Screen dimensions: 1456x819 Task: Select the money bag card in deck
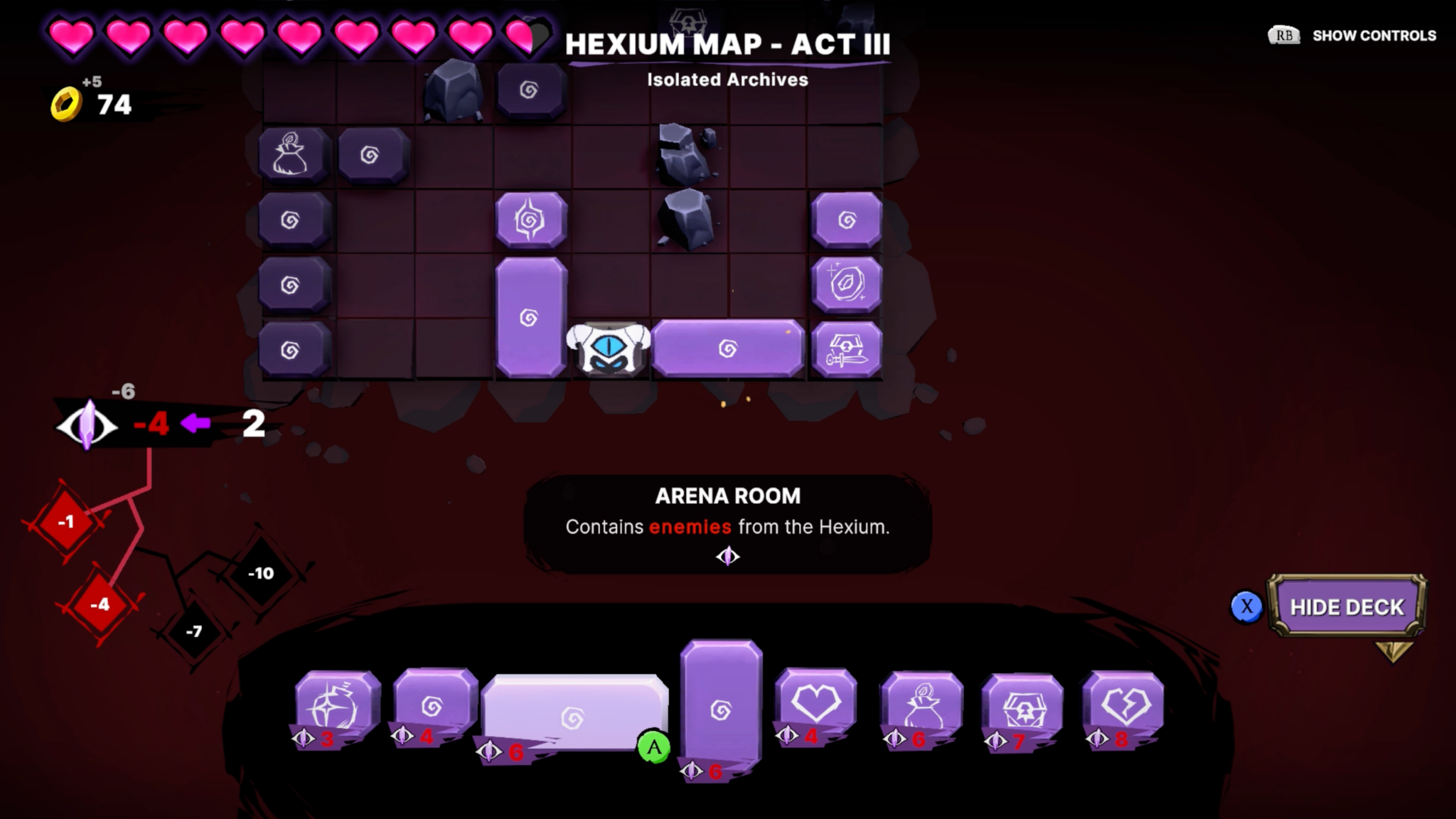(x=922, y=706)
